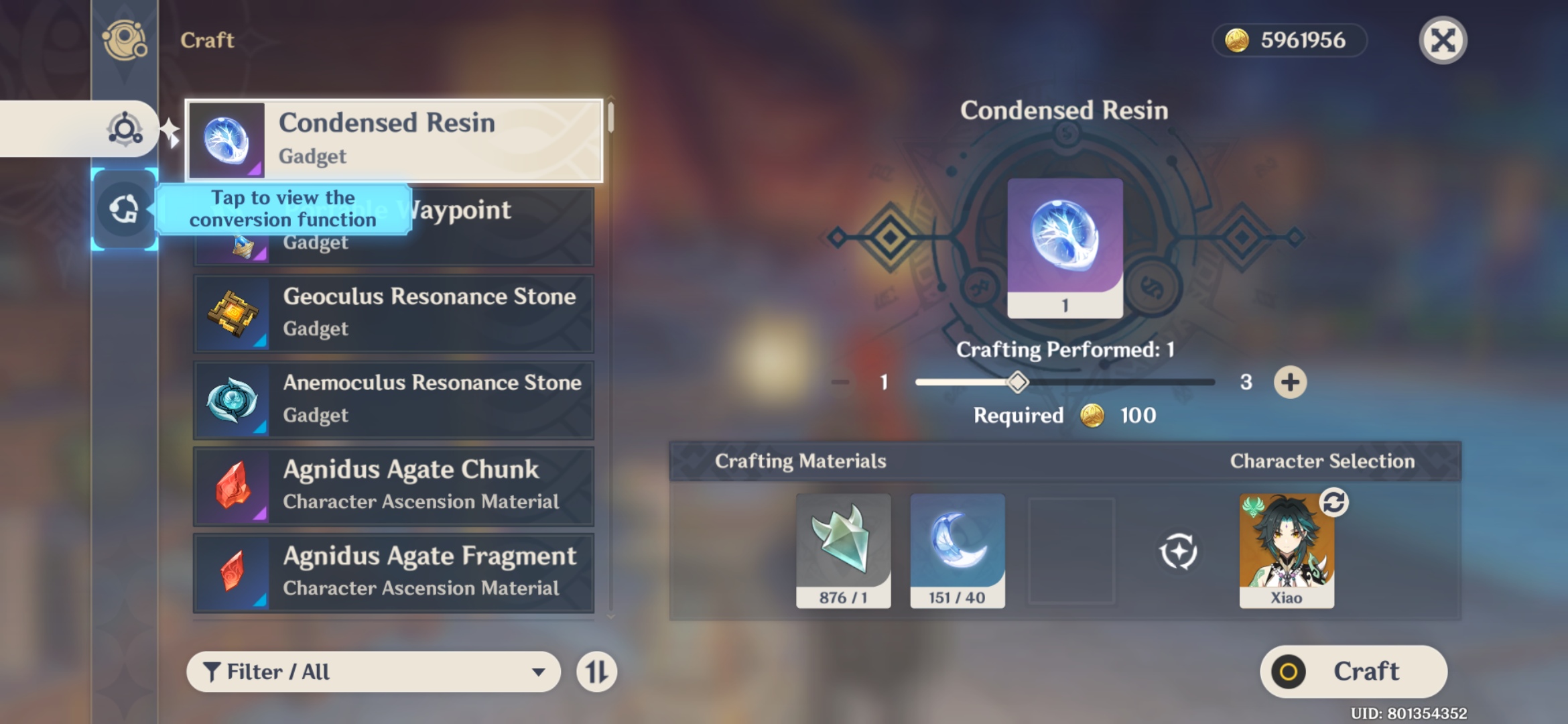This screenshot has width=1568, height=724.
Task: Close the Craft screen with the X button
Action: click(1444, 40)
